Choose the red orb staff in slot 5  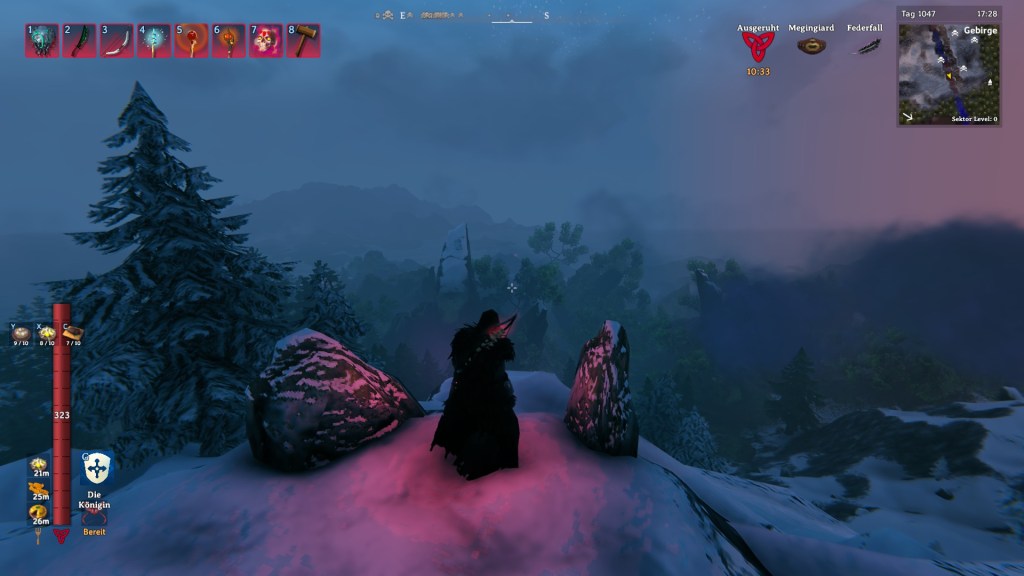coord(191,41)
